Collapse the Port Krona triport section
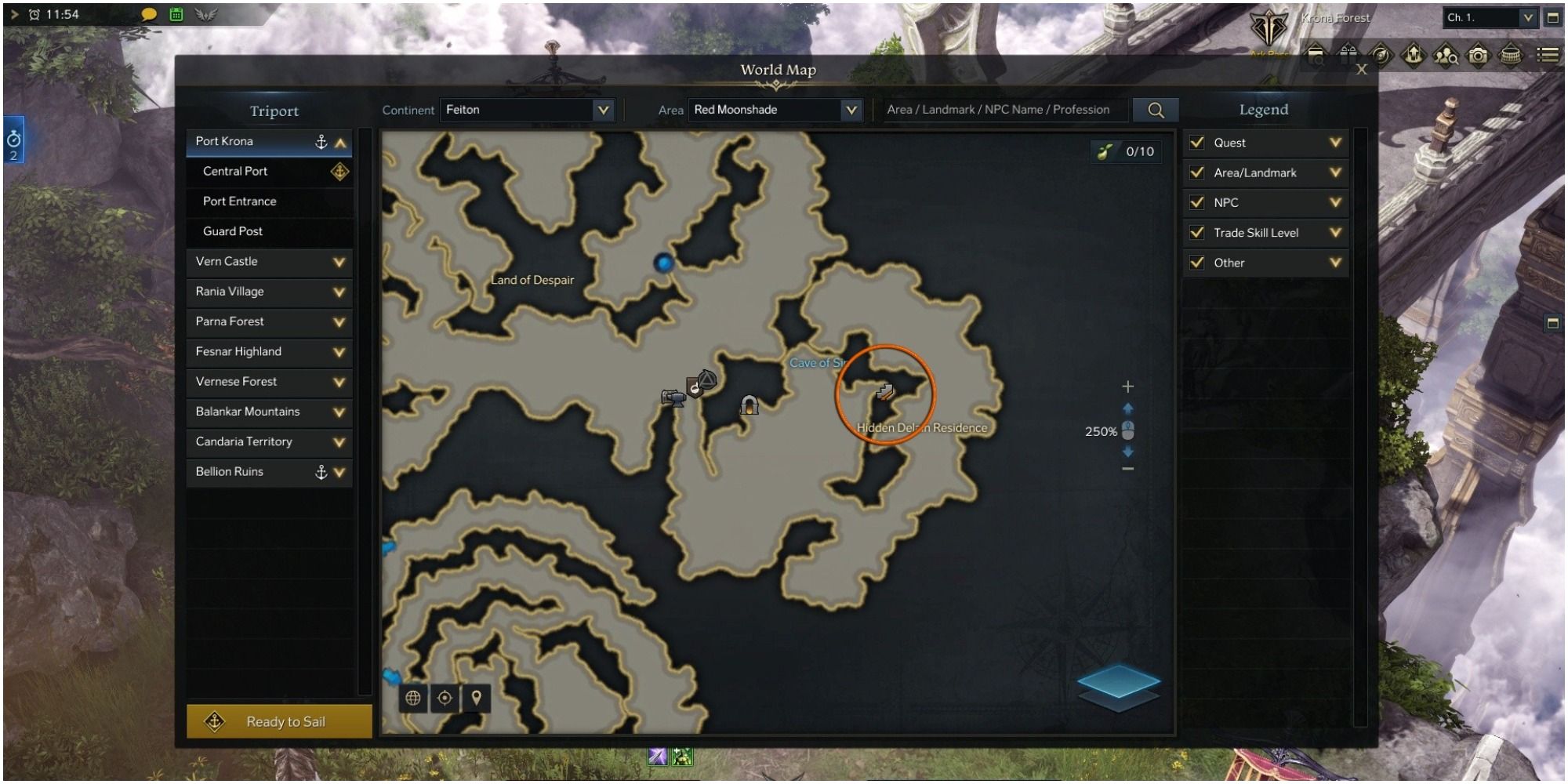 tap(340, 141)
